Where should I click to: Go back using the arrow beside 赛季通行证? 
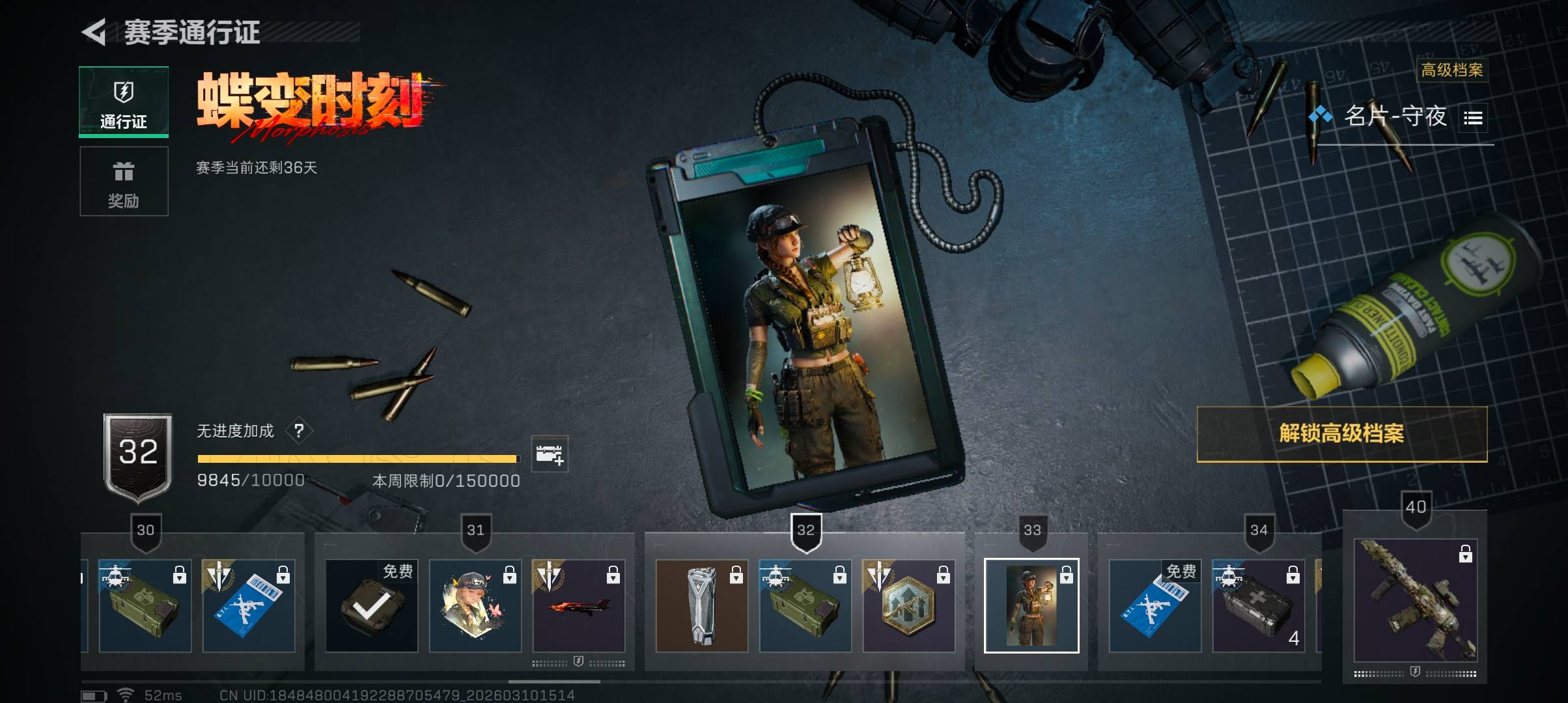pos(95,33)
